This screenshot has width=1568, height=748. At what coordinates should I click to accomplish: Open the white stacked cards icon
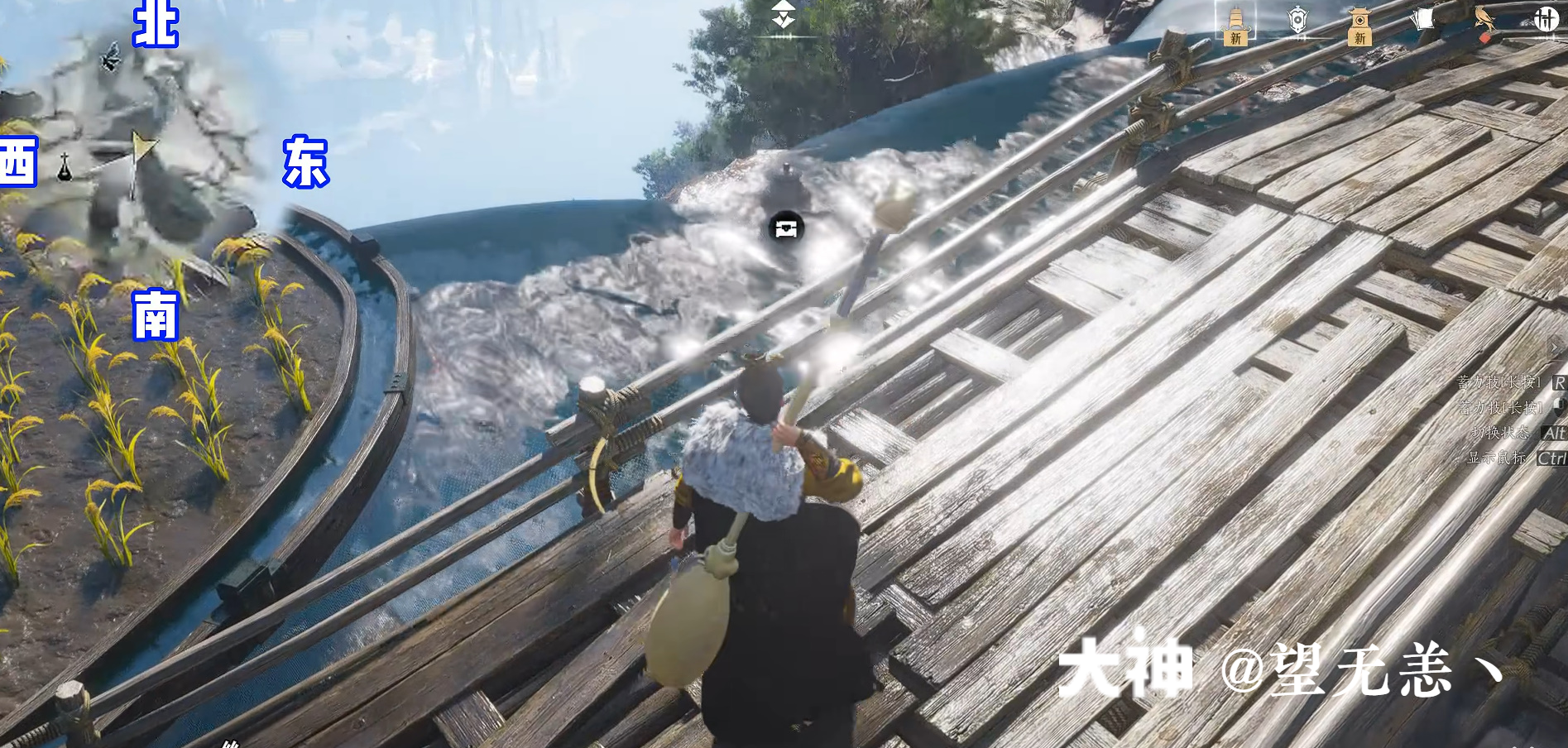tap(1423, 19)
